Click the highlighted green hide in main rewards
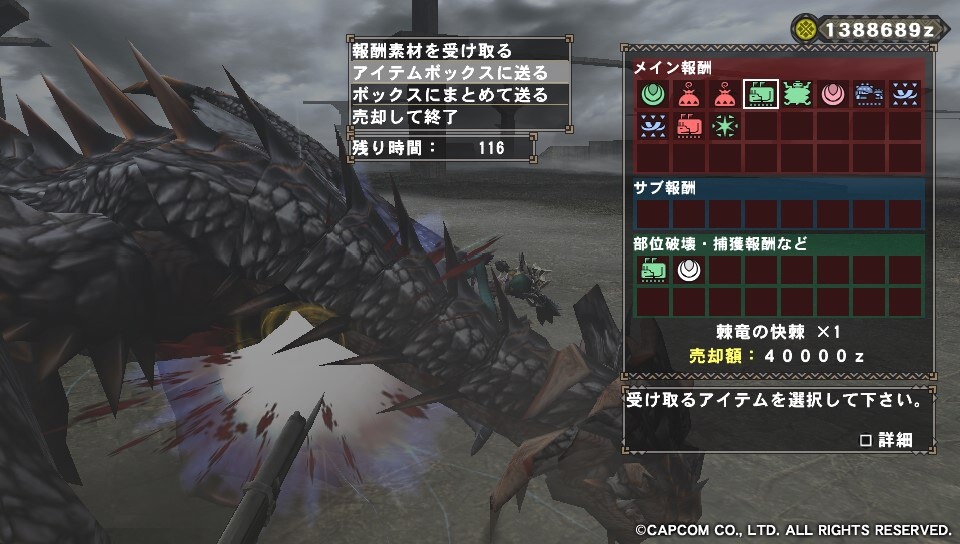This screenshot has height=544, width=960. click(761, 94)
